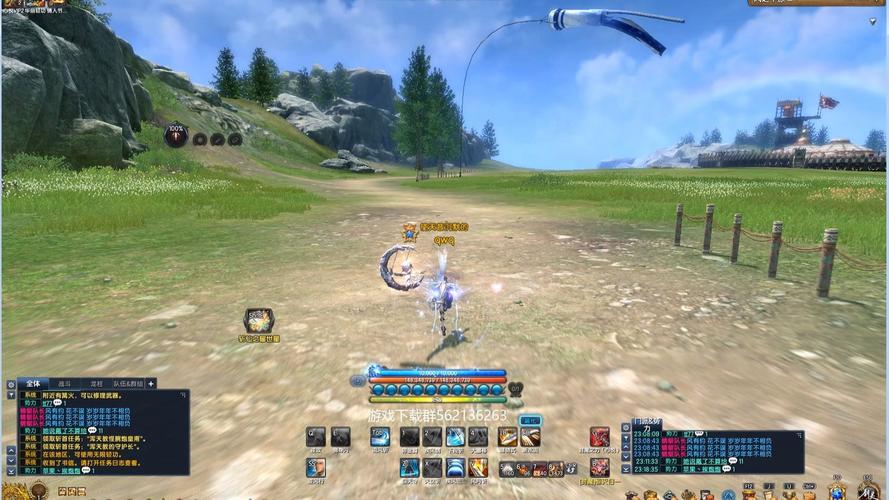This screenshot has height=500, width=889.
Task: Click the 轩辕三重世界 quest icon
Action: pyautogui.click(x=259, y=320)
